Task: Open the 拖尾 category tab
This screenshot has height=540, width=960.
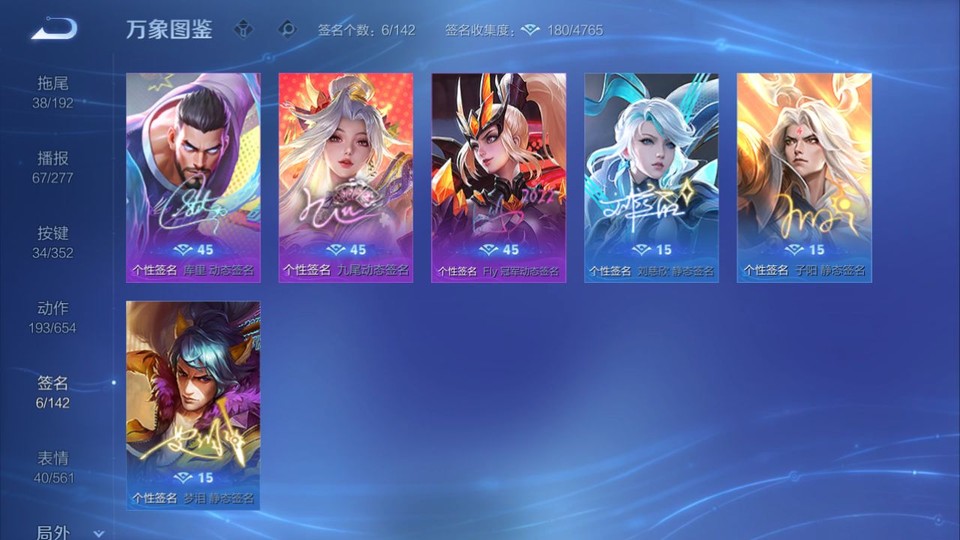Action: [x=53, y=91]
